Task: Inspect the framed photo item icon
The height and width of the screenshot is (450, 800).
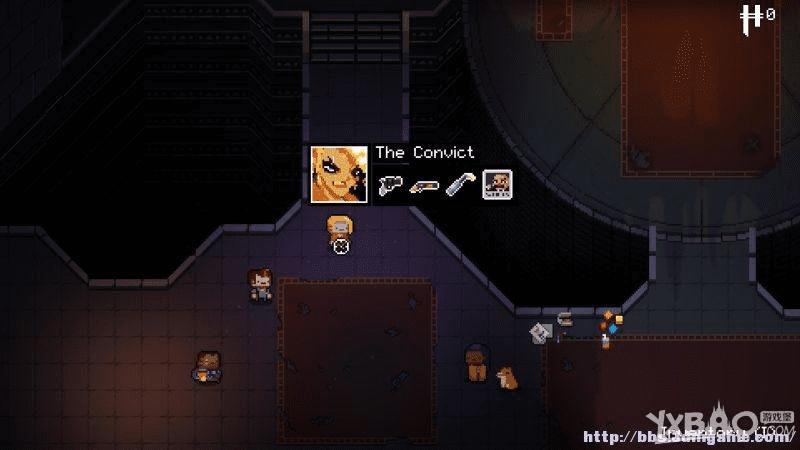Action: pos(497,185)
